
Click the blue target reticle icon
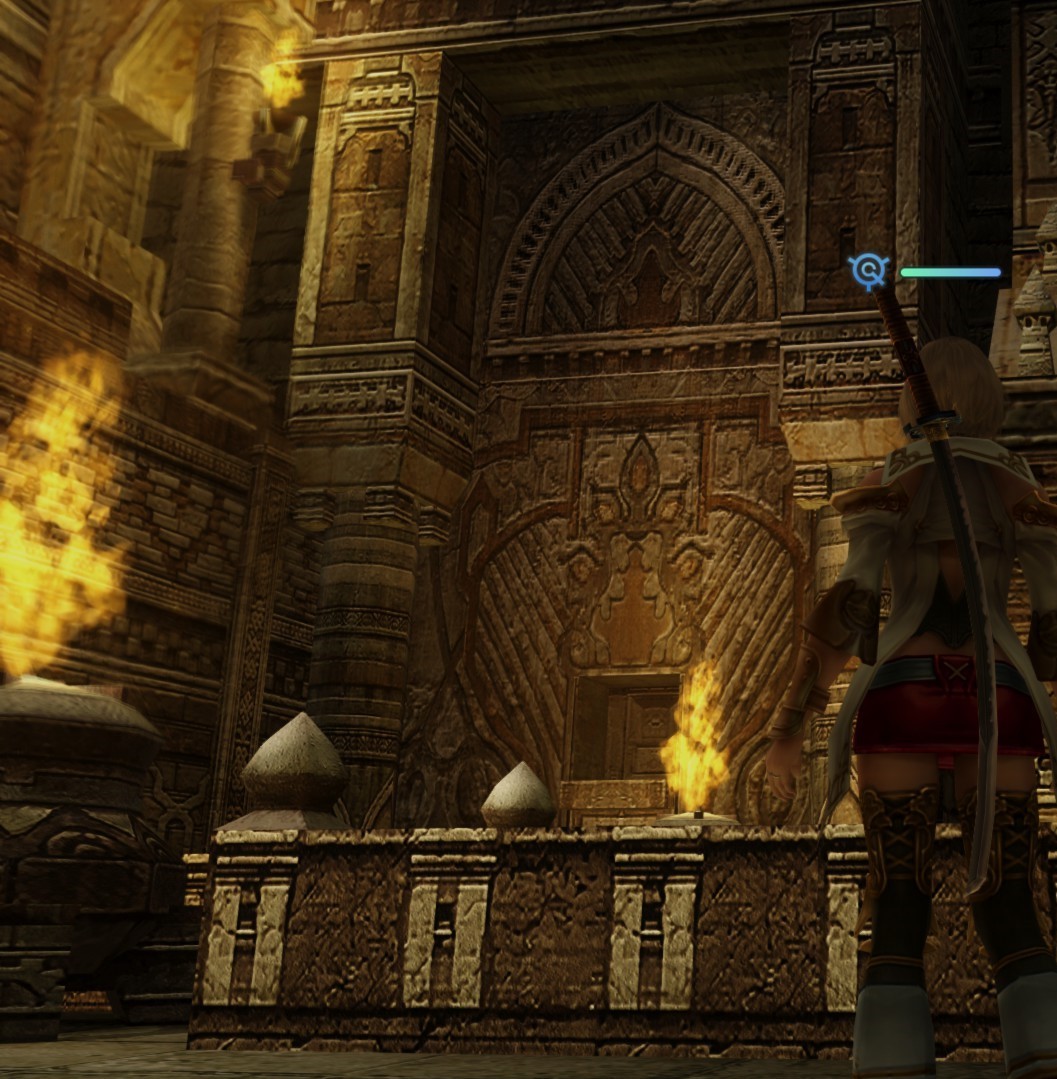pos(869,270)
